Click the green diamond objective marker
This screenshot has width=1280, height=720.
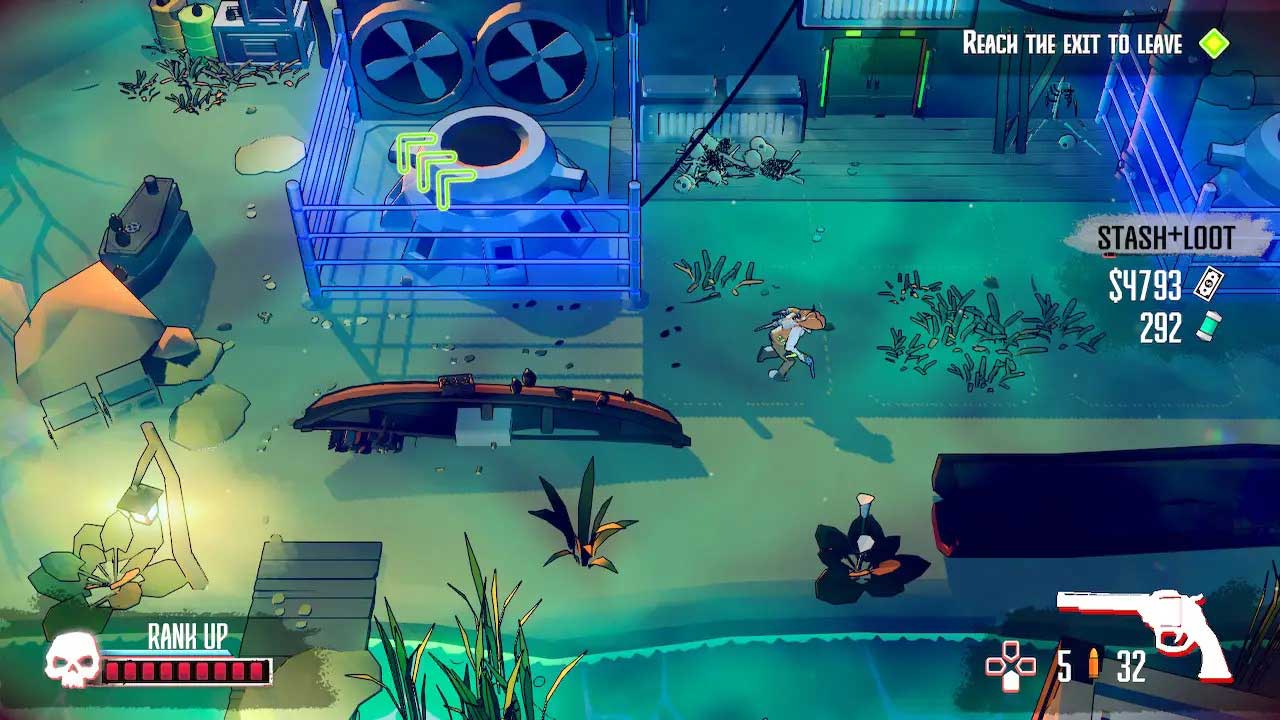tap(1214, 44)
